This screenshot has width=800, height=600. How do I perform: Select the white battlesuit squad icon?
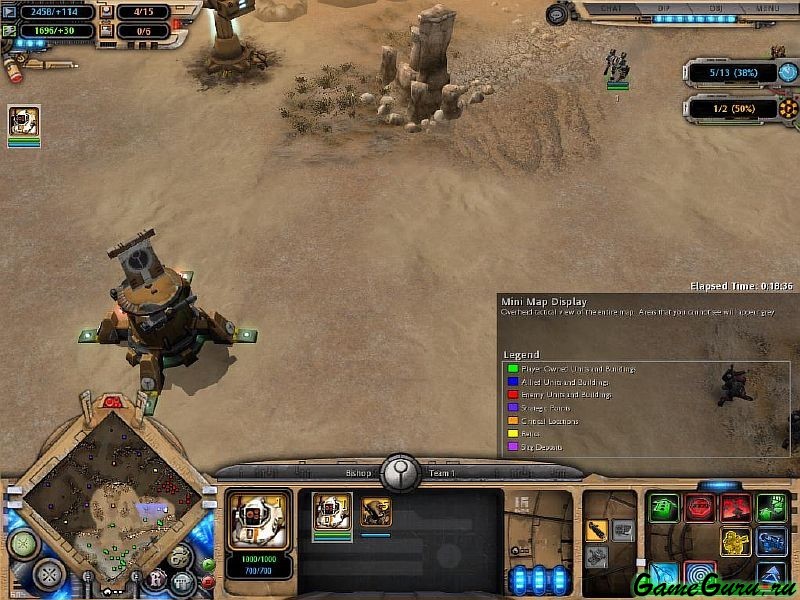point(332,511)
